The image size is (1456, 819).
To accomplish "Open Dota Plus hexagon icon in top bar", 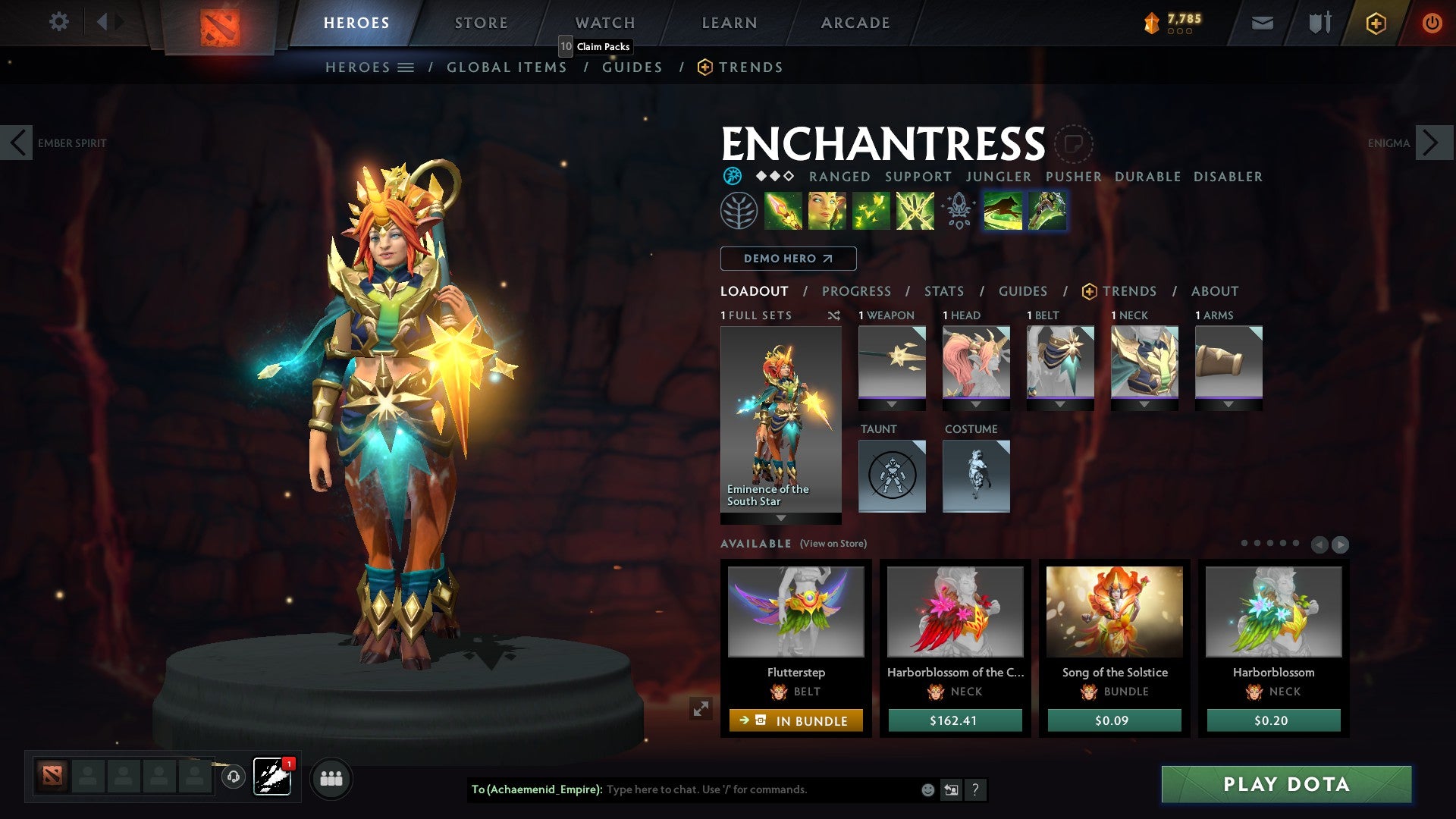I will coord(1375,23).
